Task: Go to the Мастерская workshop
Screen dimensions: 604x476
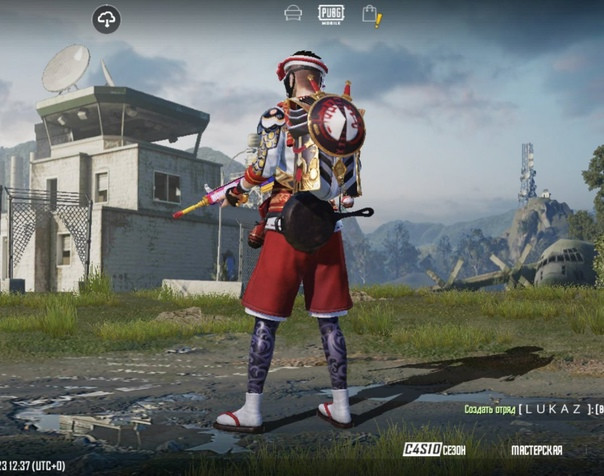Action: (x=537, y=450)
